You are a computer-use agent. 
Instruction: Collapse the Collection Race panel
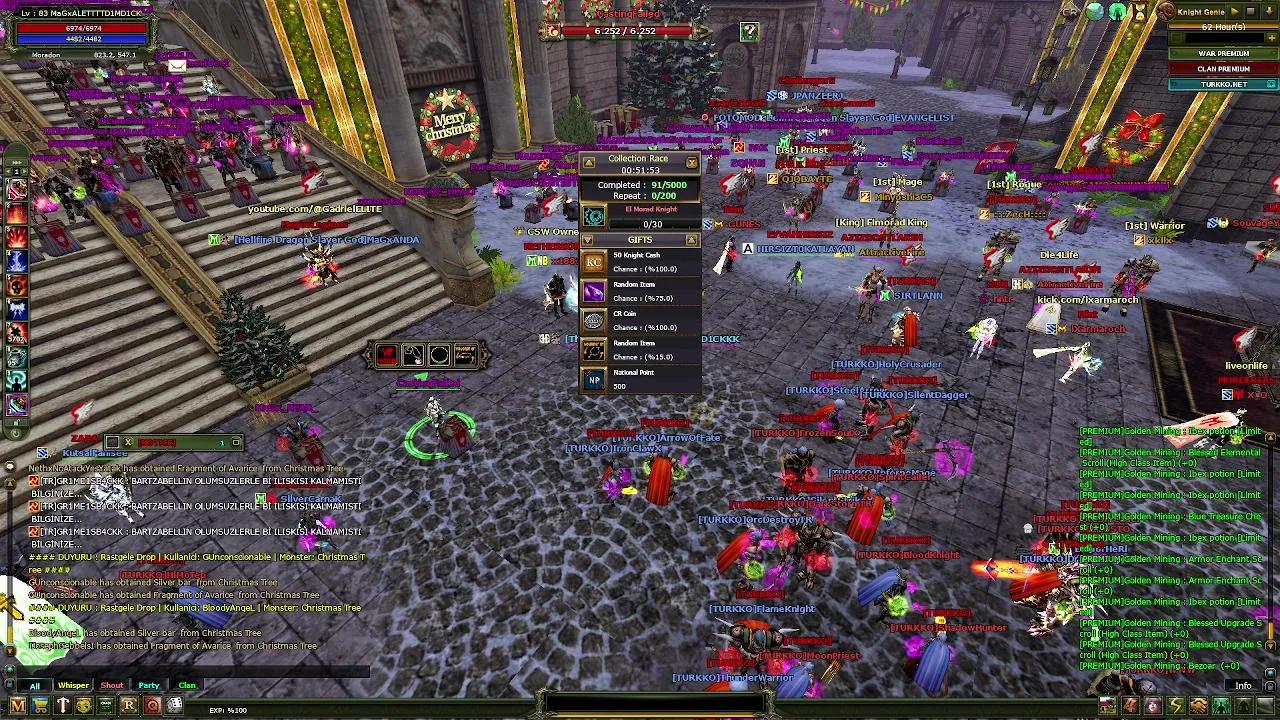(588, 162)
